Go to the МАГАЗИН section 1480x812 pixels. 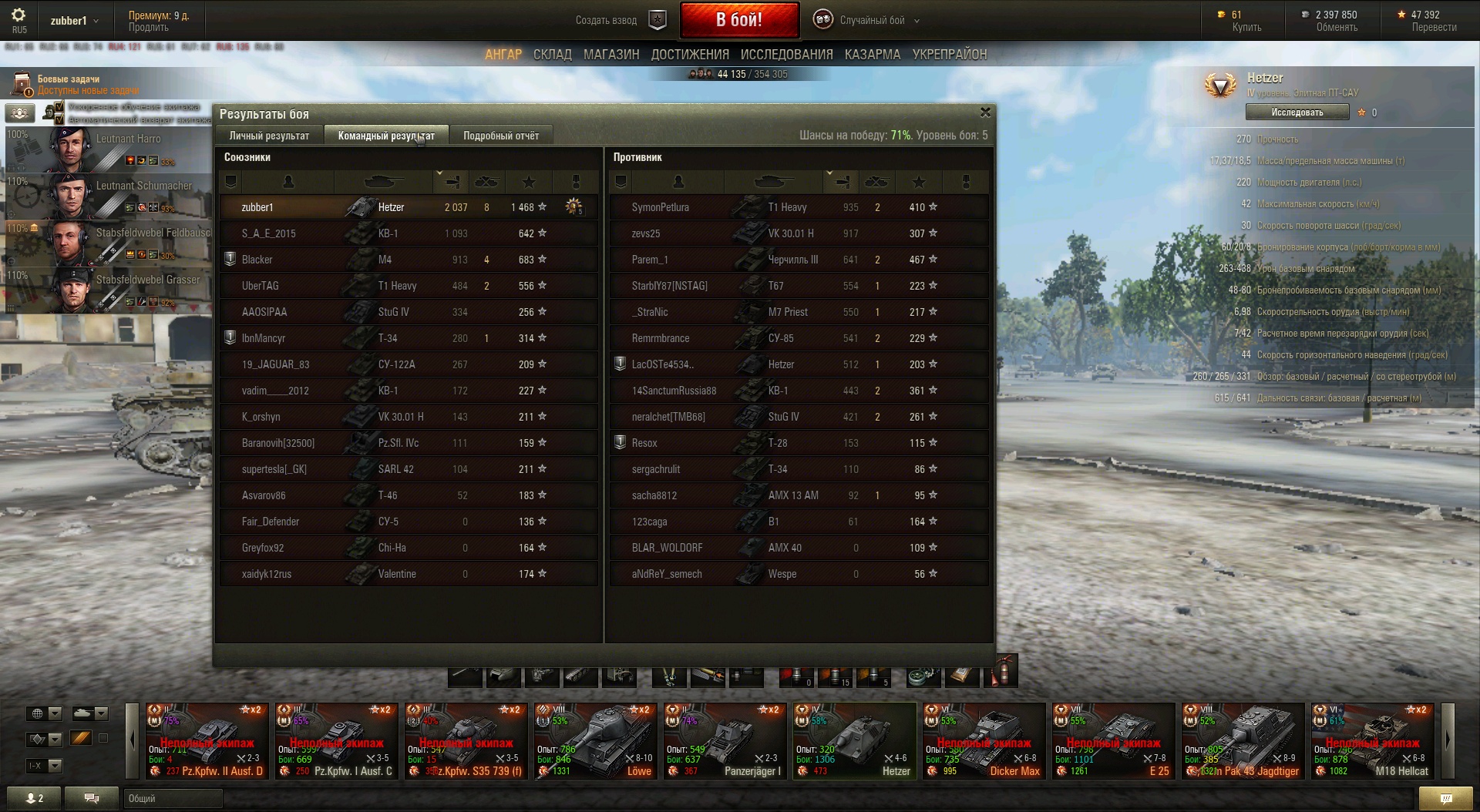(x=611, y=55)
